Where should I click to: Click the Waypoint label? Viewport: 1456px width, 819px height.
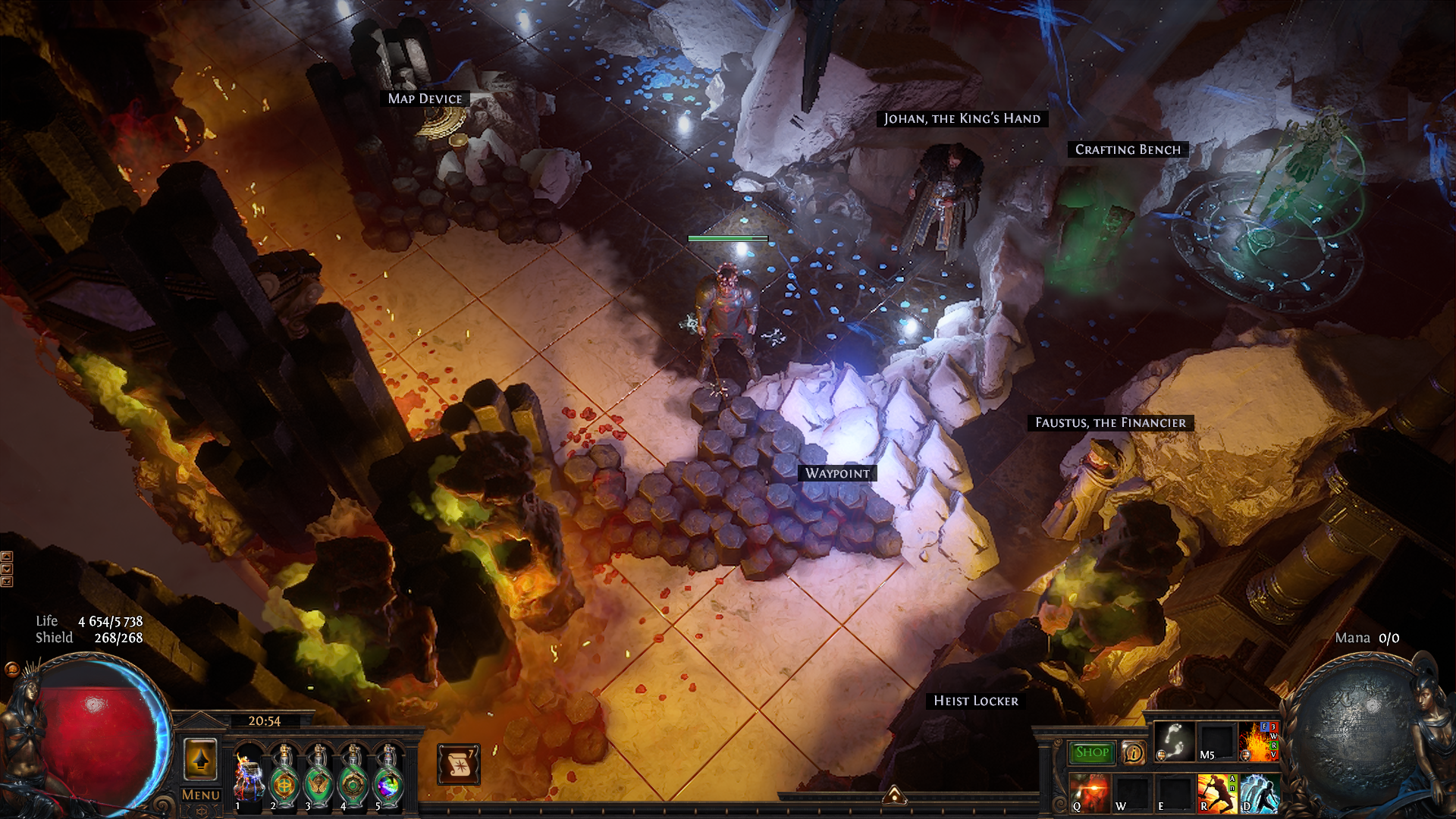click(x=837, y=473)
